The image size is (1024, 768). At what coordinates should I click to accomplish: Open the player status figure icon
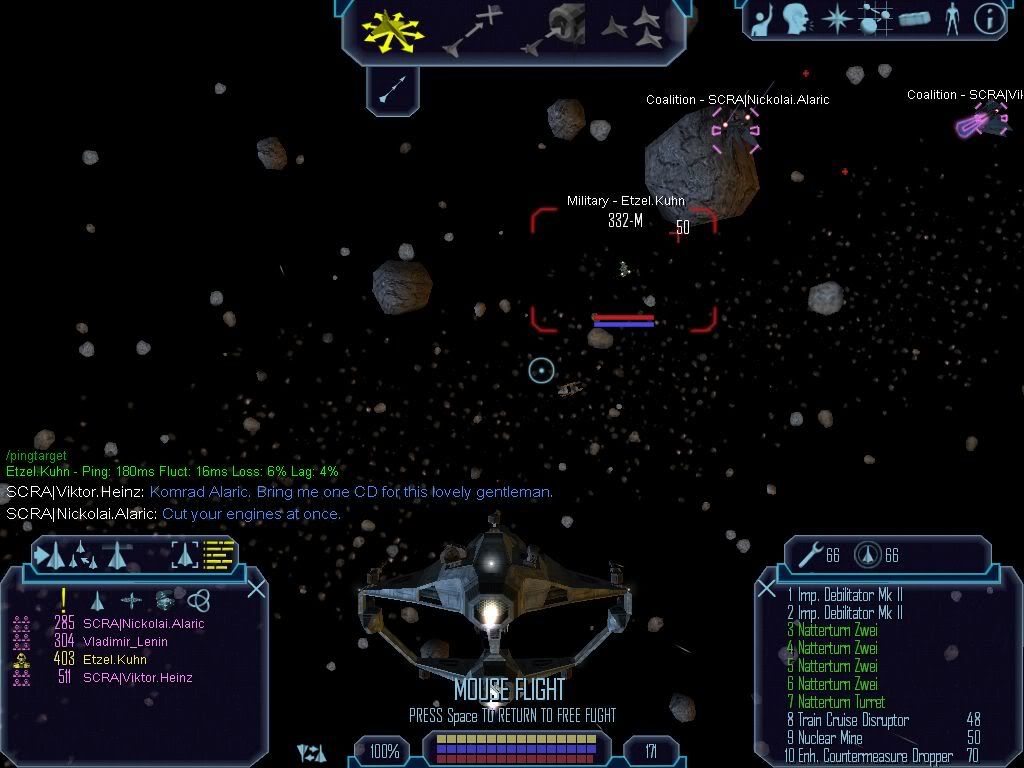(x=952, y=19)
